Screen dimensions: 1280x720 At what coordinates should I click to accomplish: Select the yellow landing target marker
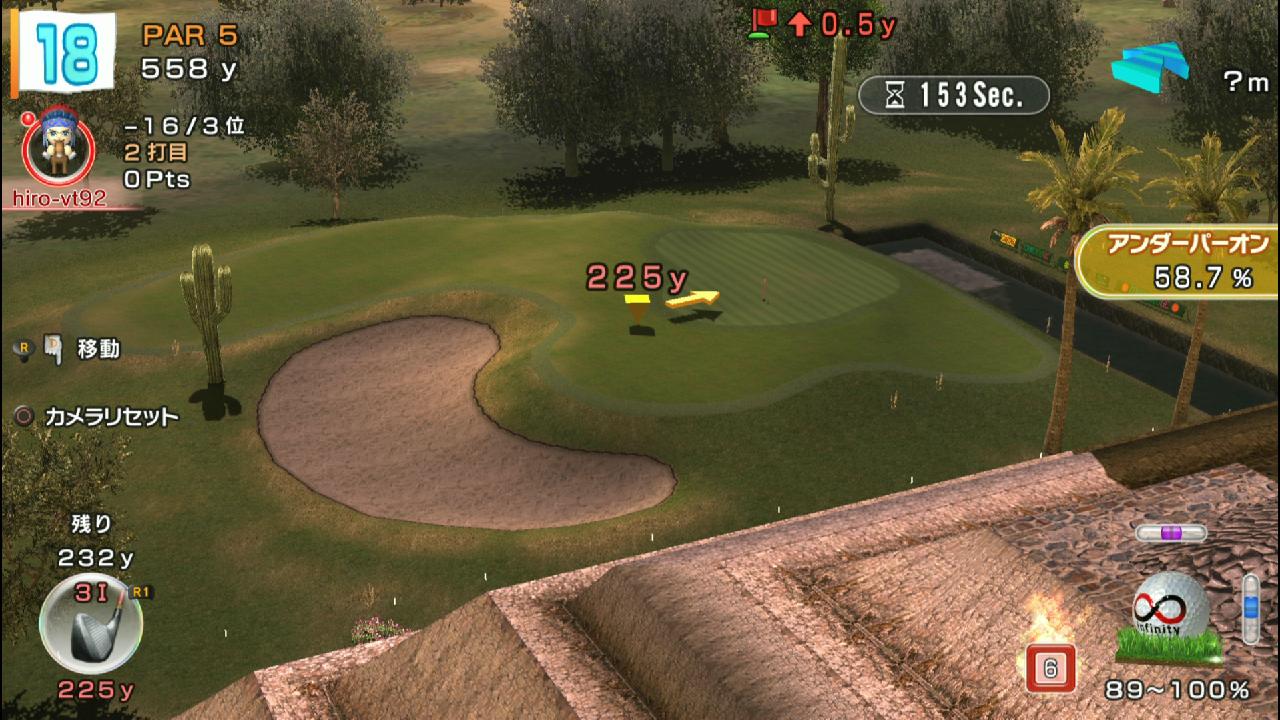[637, 308]
